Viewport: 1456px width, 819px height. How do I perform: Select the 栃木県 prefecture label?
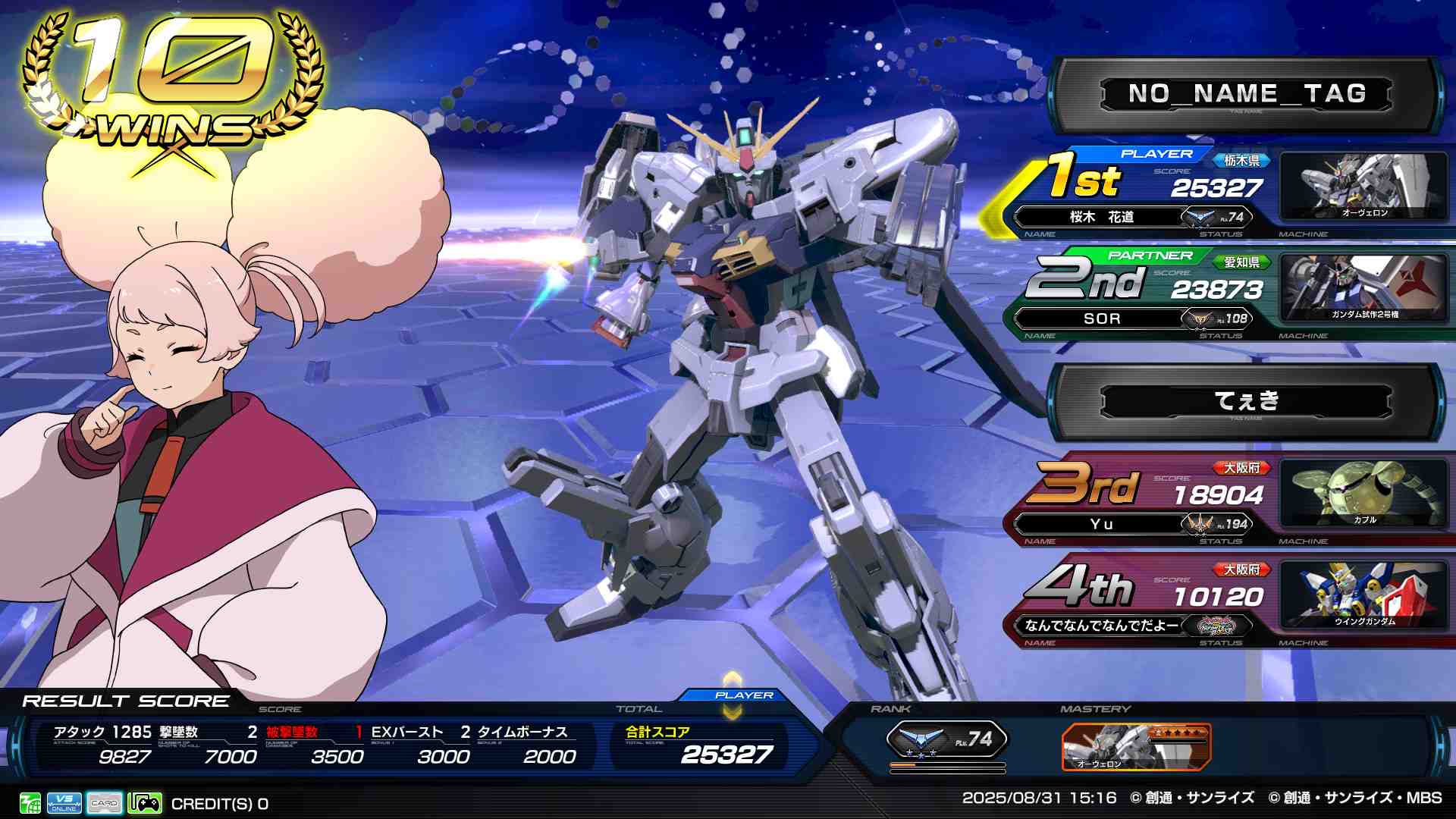point(1241,161)
